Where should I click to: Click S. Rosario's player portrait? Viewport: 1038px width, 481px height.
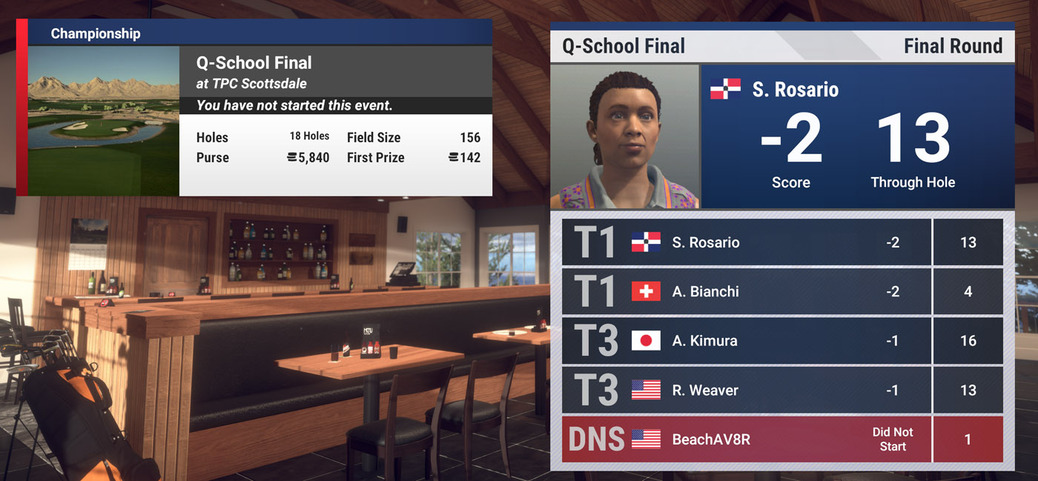click(x=625, y=136)
